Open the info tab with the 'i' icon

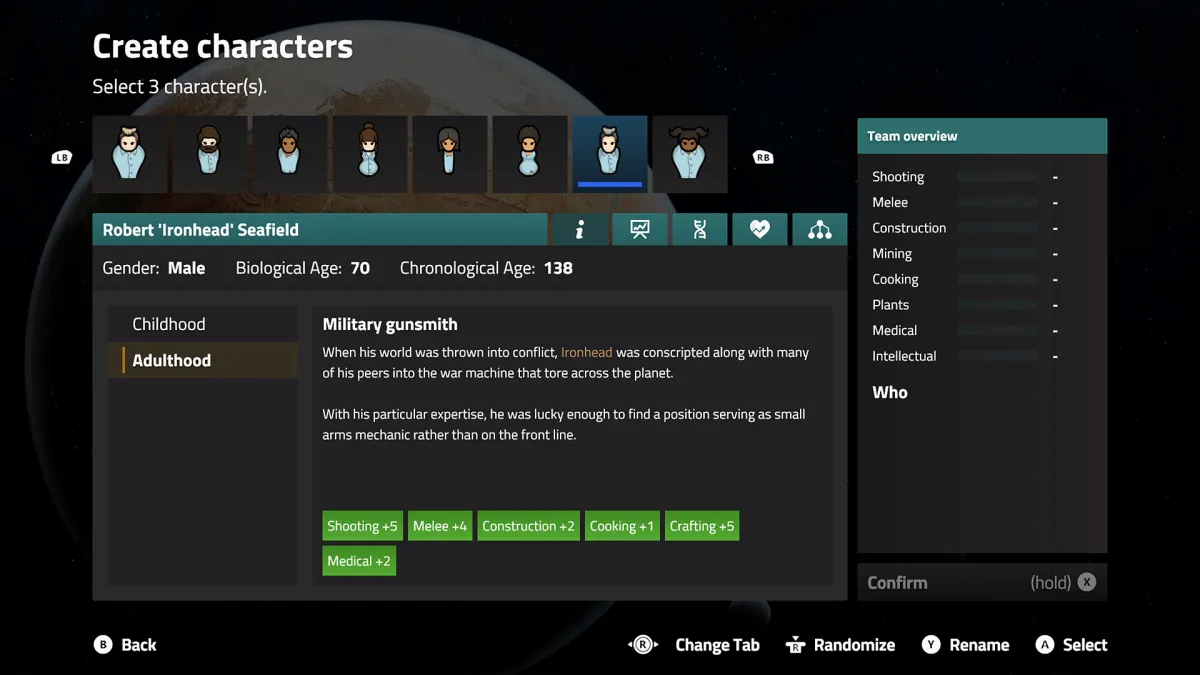point(580,230)
